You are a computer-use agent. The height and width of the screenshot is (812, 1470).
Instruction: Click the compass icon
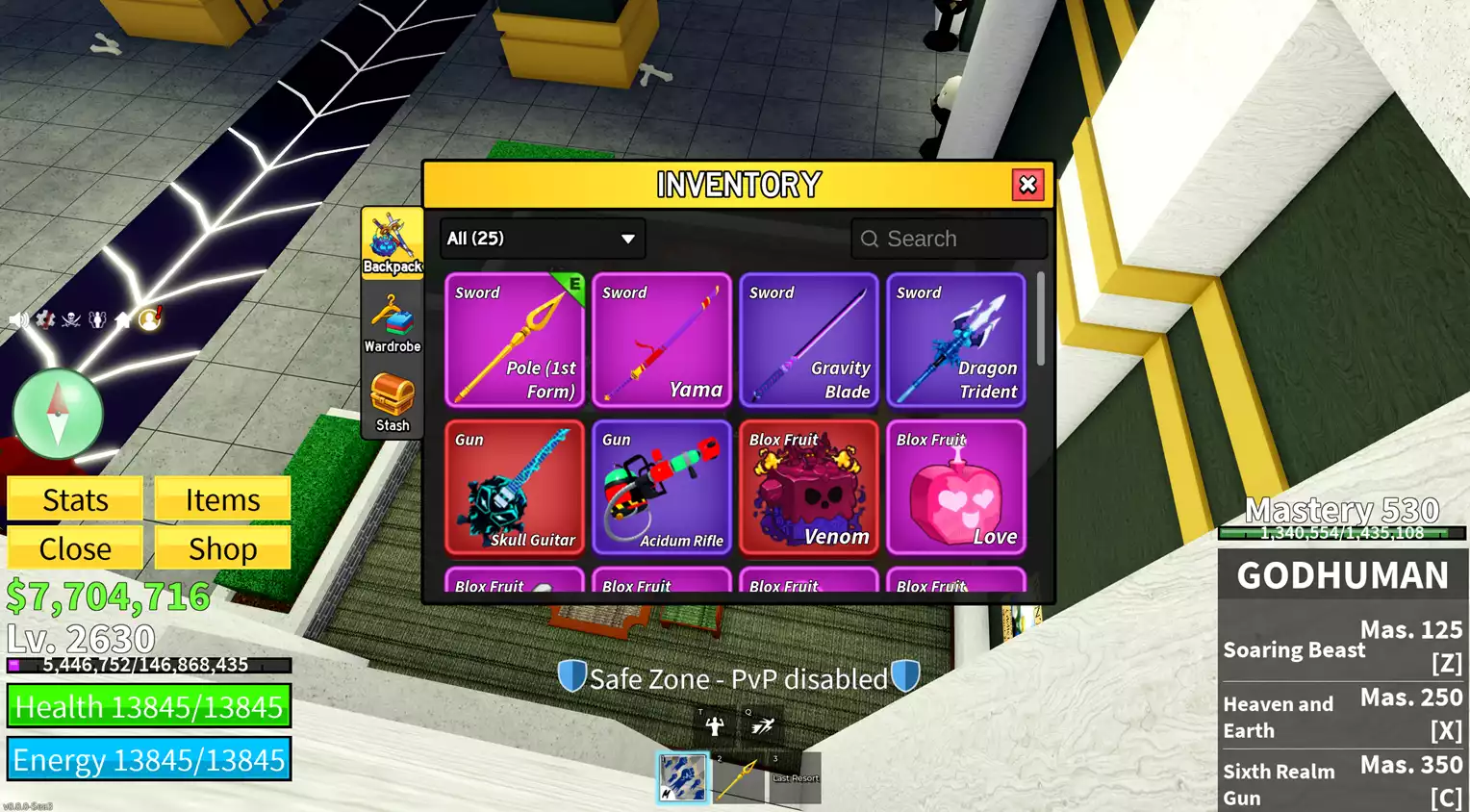tap(58, 414)
